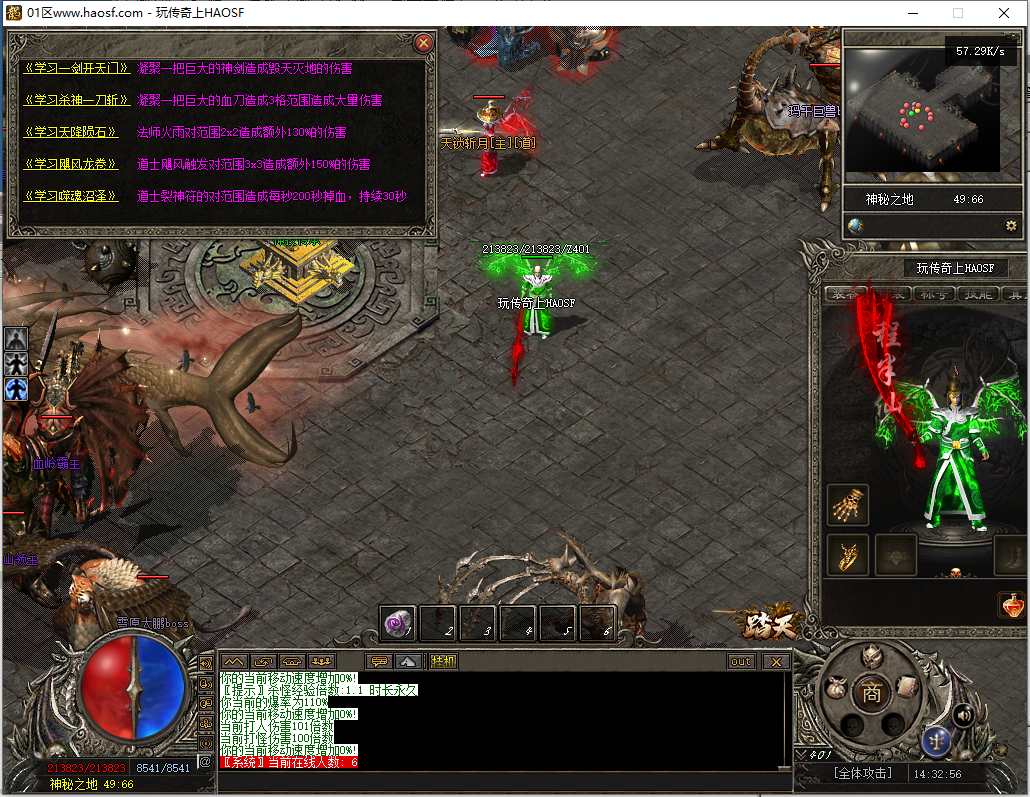Learn the 学习飓风龙卷 skill
The height and width of the screenshot is (797, 1030).
[x=70, y=164]
